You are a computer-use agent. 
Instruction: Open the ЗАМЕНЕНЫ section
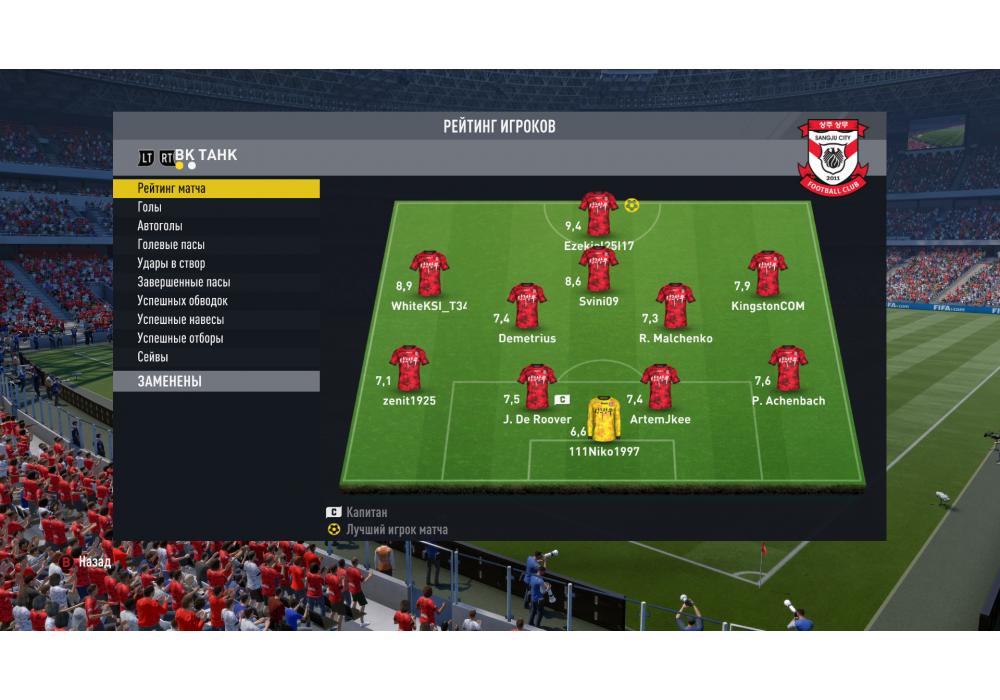215,381
